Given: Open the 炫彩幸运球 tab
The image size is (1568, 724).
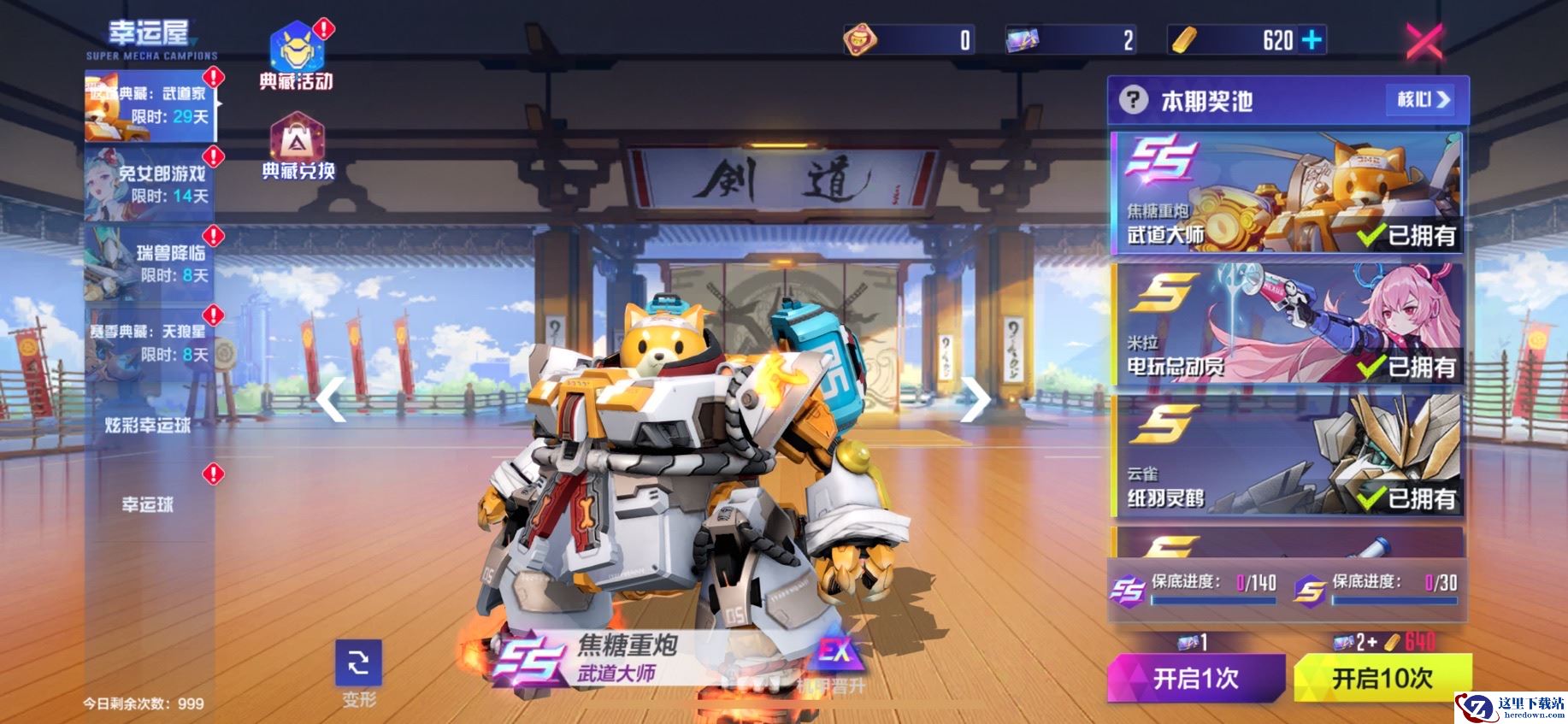Looking at the screenshot, I should click(149, 425).
